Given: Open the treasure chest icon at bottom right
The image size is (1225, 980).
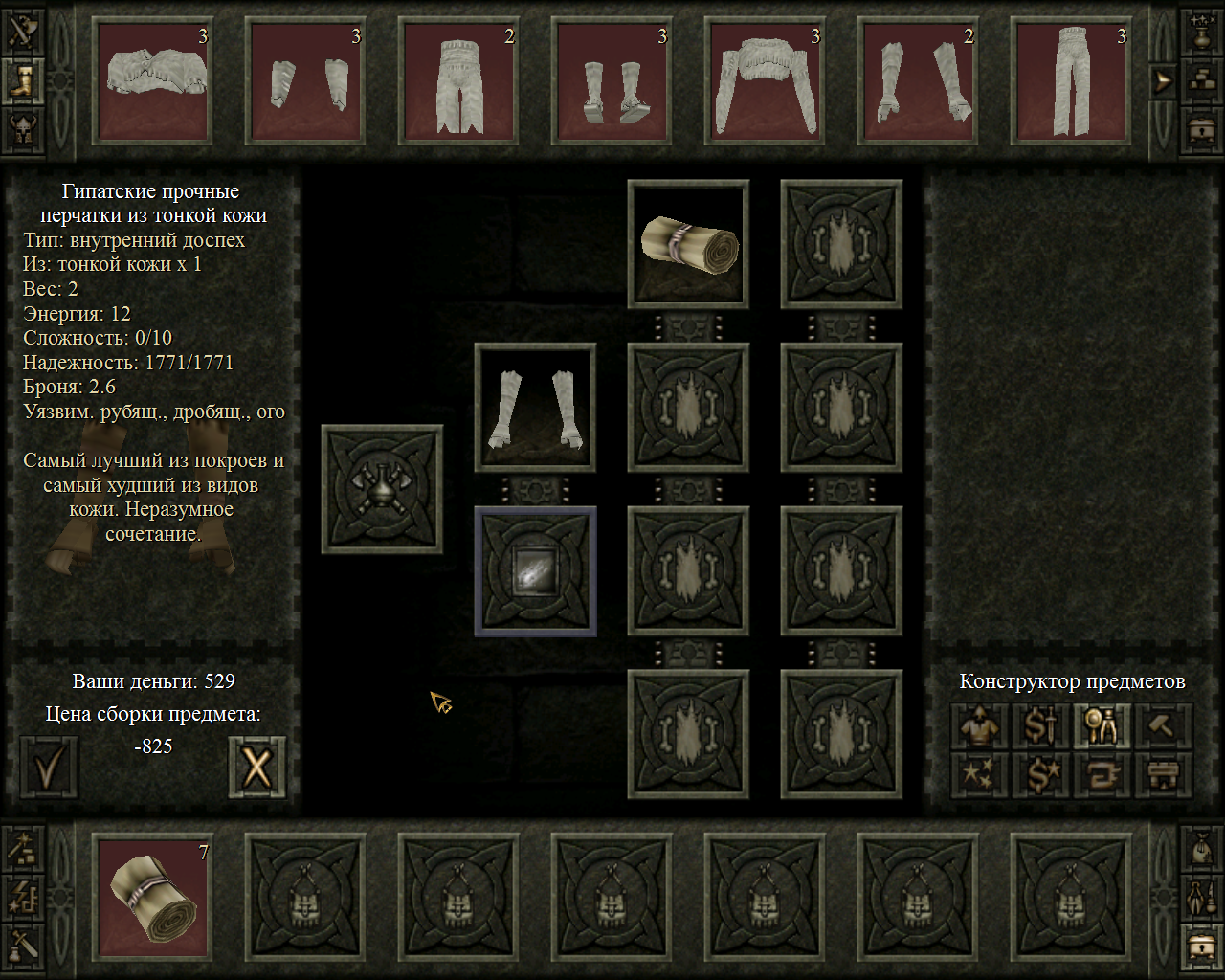Looking at the screenshot, I should click(1201, 946).
